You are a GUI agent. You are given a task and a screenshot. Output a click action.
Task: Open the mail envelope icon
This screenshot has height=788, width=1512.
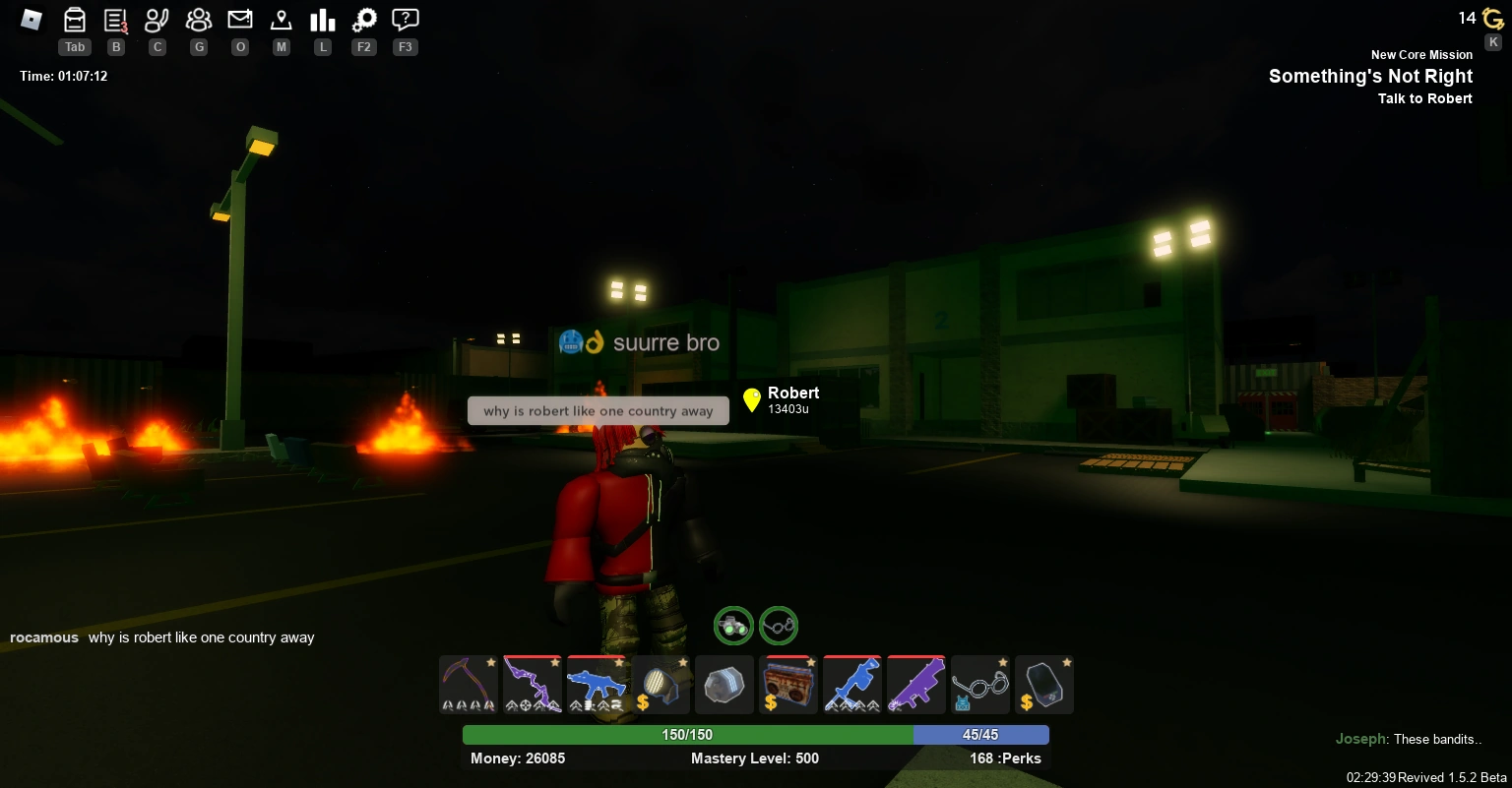click(x=240, y=19)
